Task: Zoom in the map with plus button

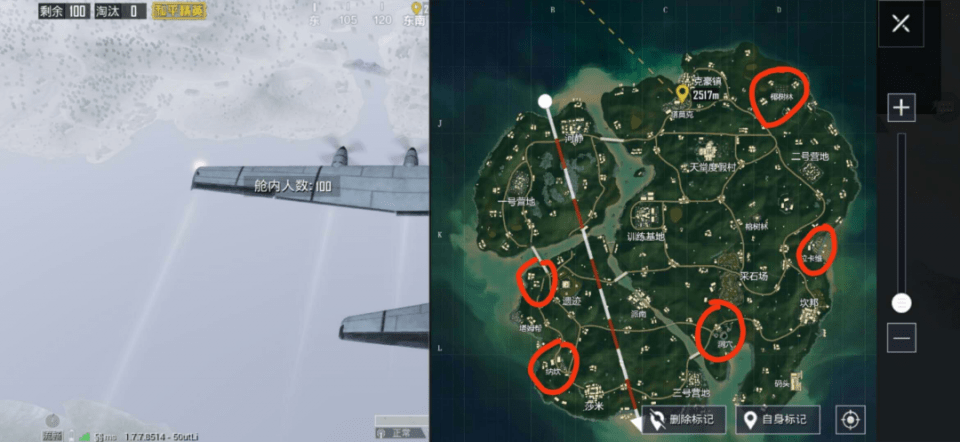Action: (x=901, y=107)
